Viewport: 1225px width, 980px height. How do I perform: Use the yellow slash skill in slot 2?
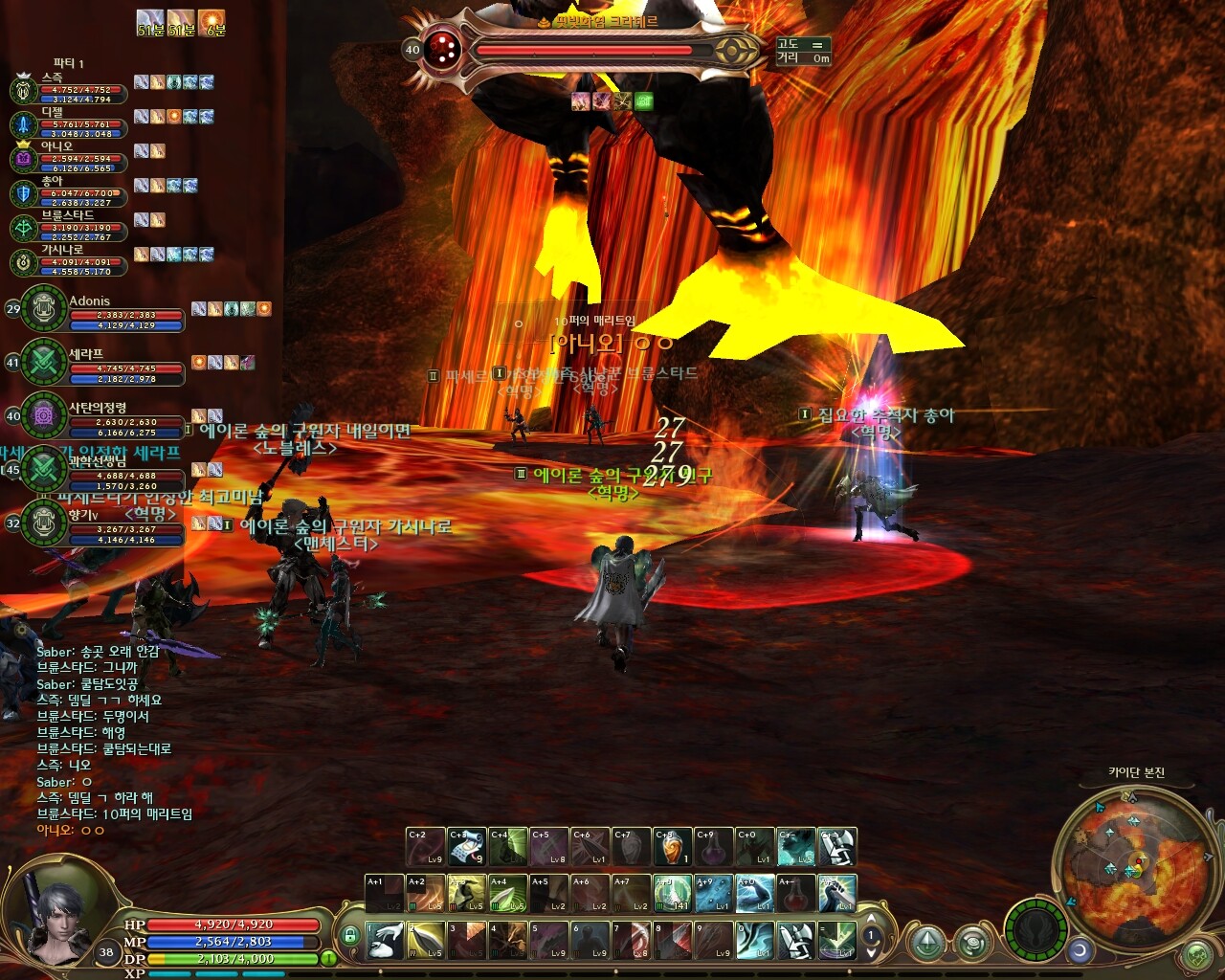(426, 941)
